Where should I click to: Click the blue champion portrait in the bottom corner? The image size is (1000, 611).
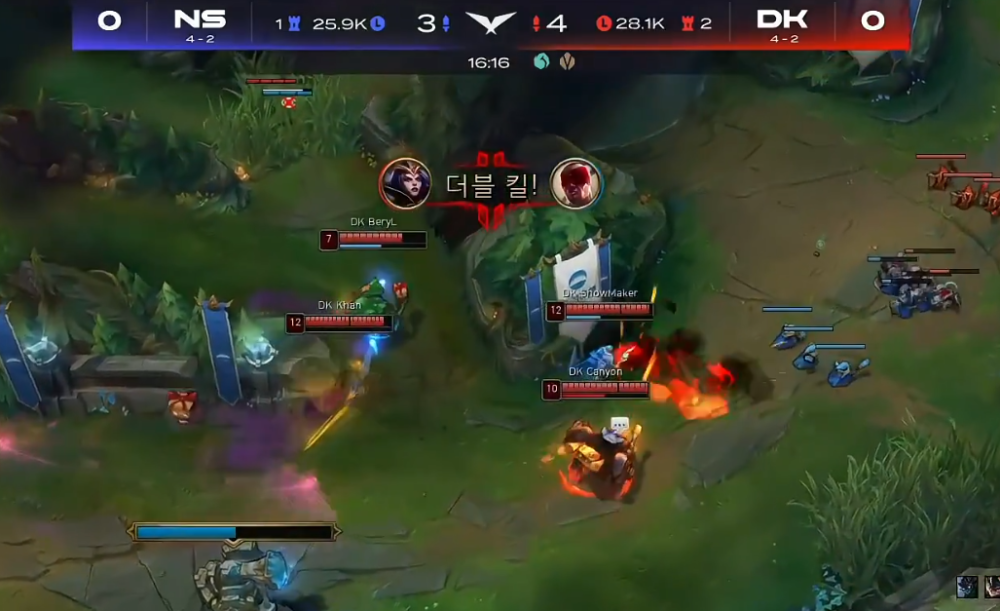pos(967,588)
